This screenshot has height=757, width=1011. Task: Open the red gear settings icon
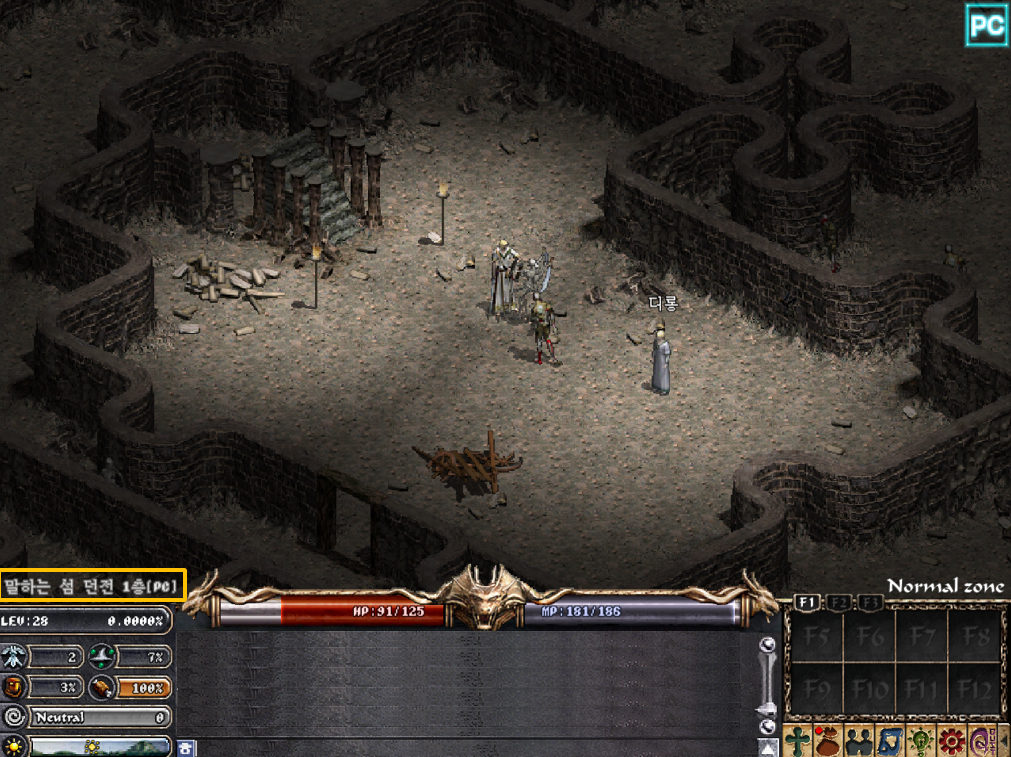tap(949, 742)
